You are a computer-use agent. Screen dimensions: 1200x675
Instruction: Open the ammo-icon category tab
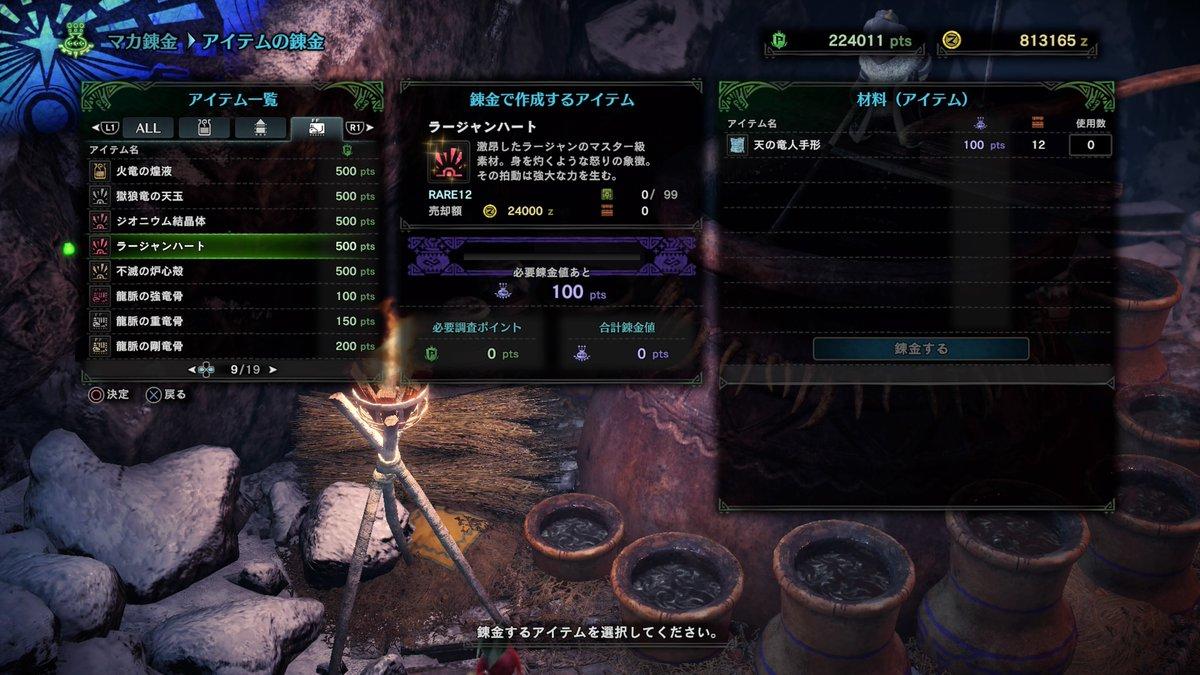(x=260, y=128)
